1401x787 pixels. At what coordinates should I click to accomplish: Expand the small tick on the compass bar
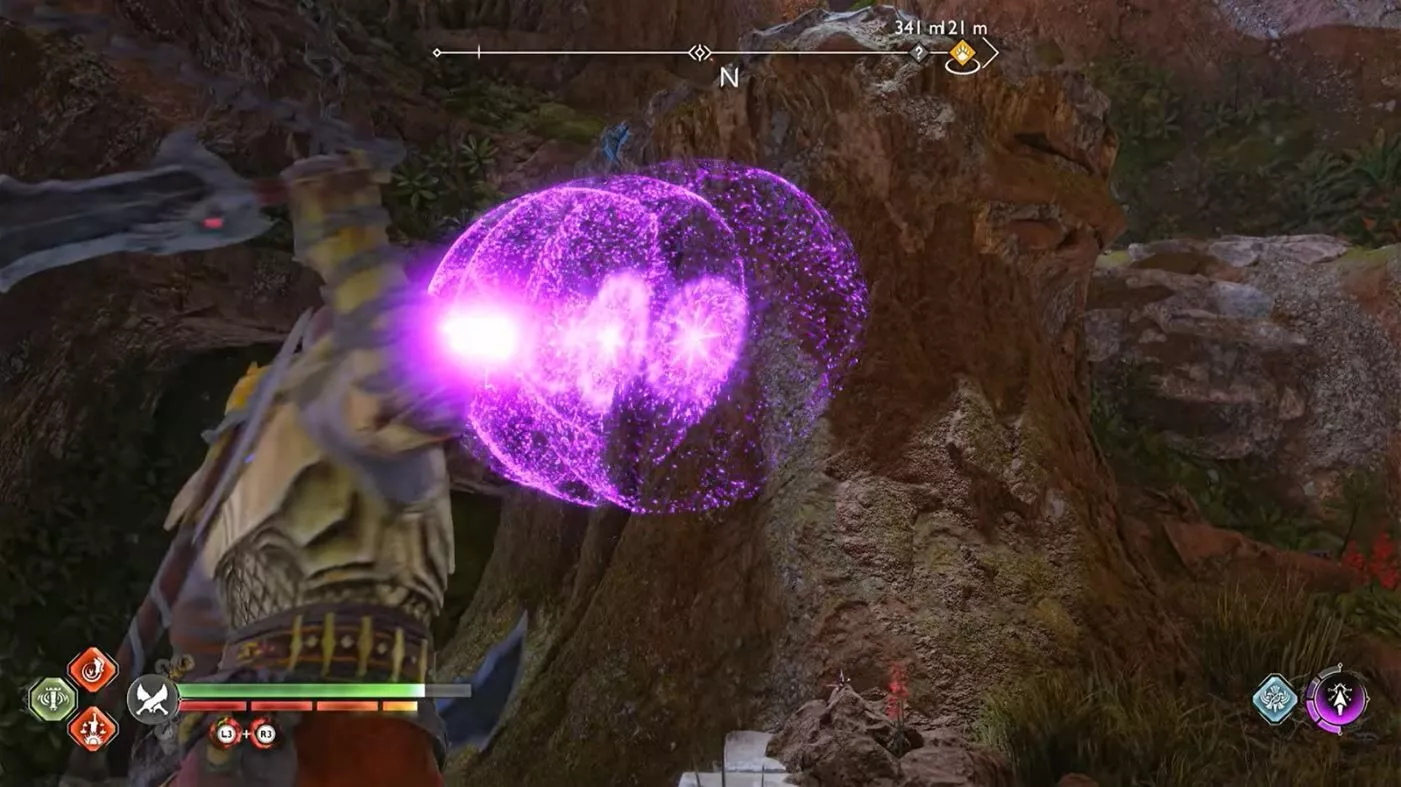tap(480, 50)
